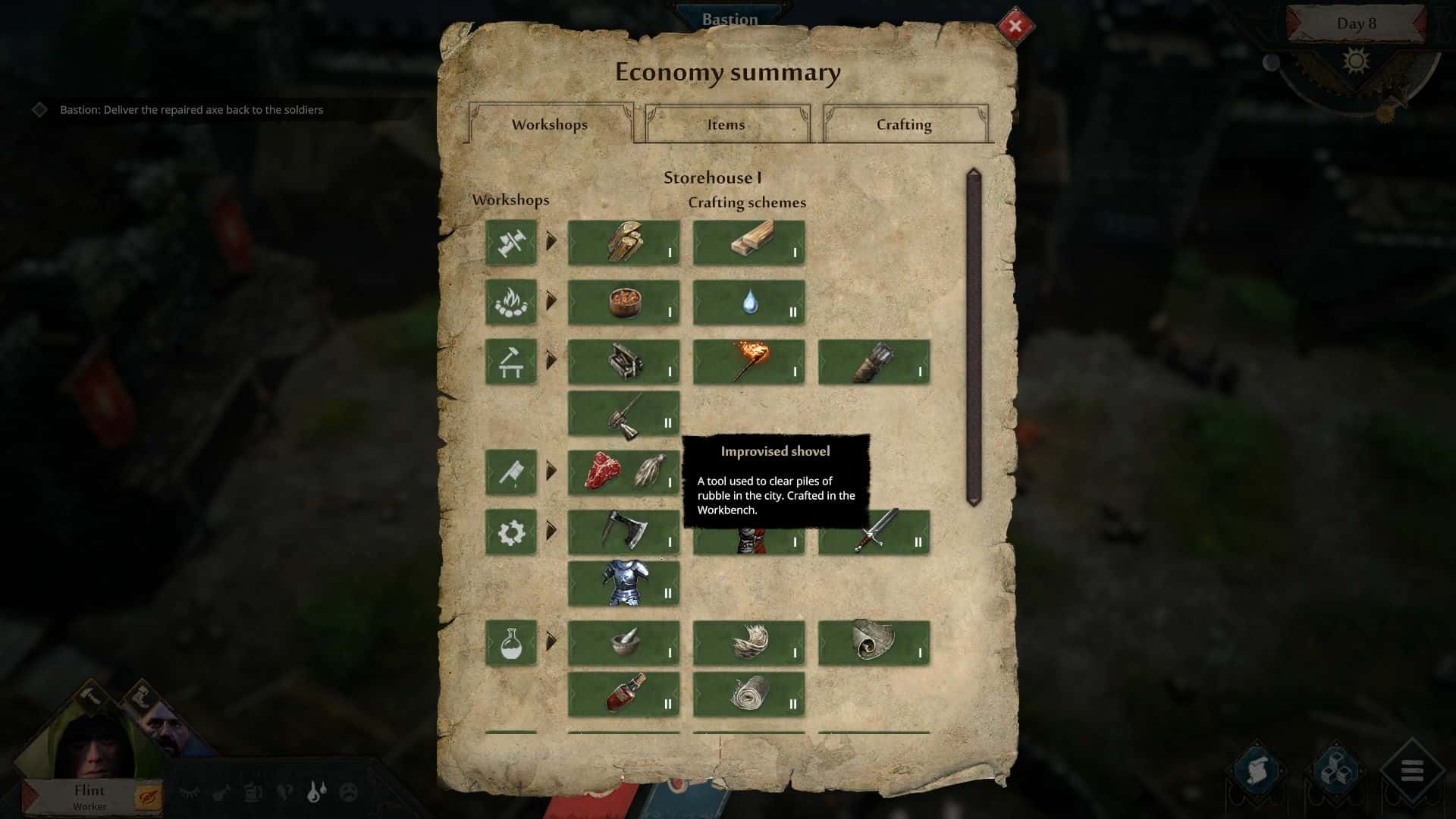Select the Workbench workshop icon
1456x819 pixels.
click(511, 362)
